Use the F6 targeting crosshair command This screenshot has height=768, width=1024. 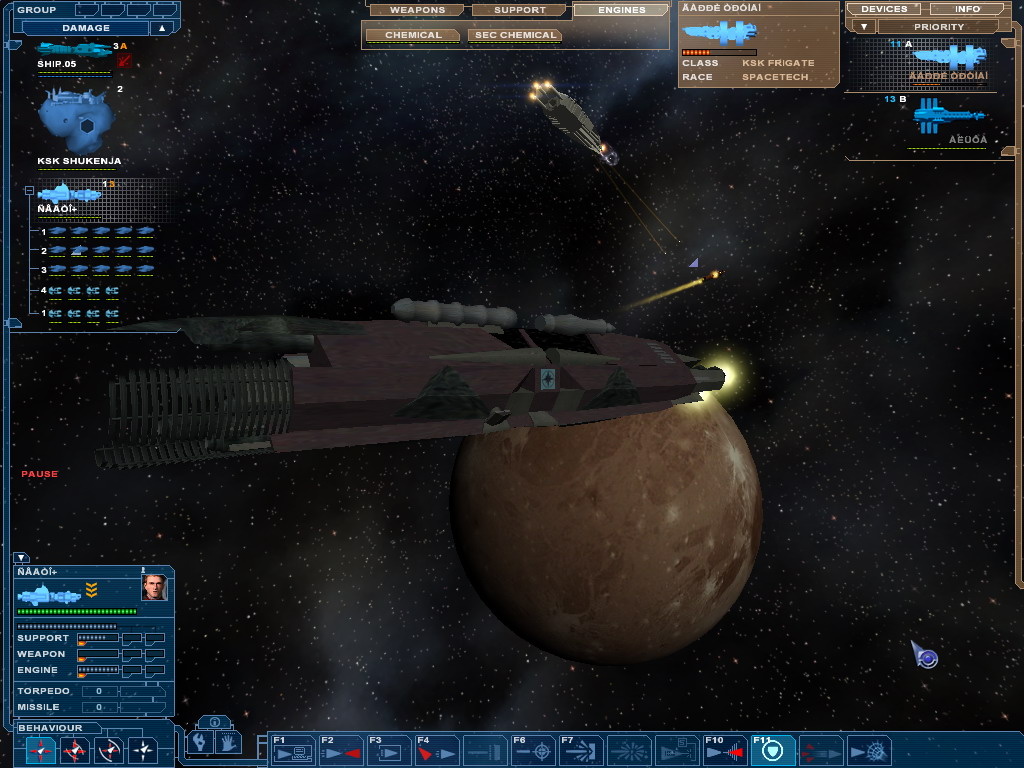click(x=532, y=750)
